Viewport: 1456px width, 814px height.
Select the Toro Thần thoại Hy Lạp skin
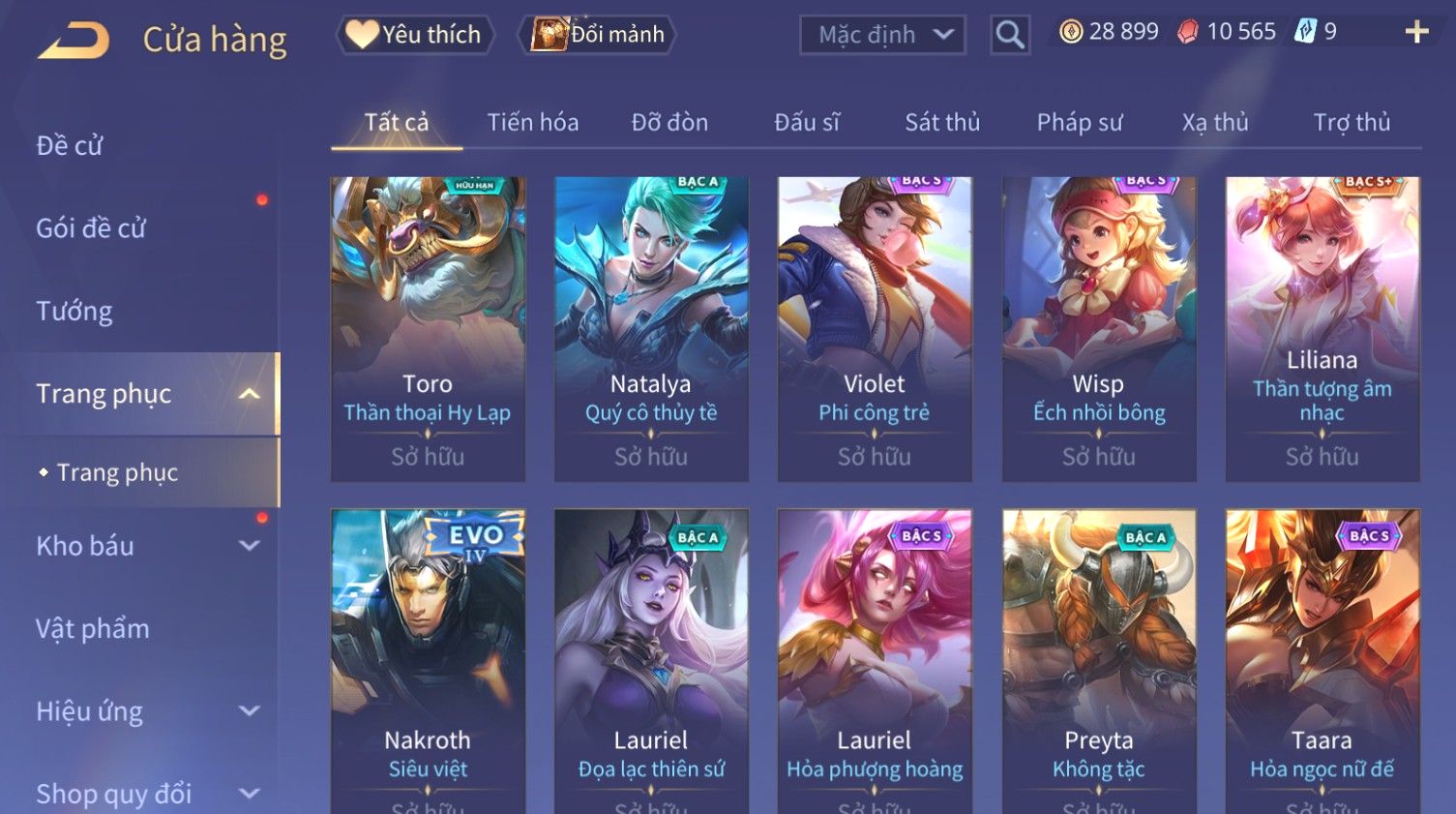428,329
